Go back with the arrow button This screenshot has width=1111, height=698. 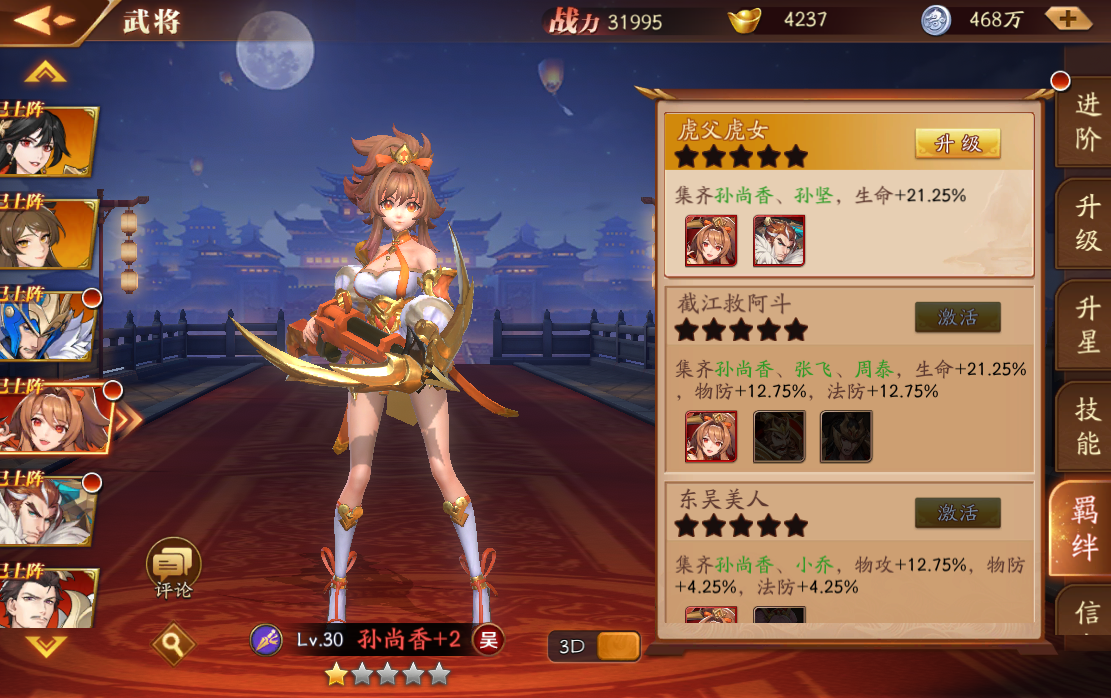pyautogui.click(x=44, y=20)
